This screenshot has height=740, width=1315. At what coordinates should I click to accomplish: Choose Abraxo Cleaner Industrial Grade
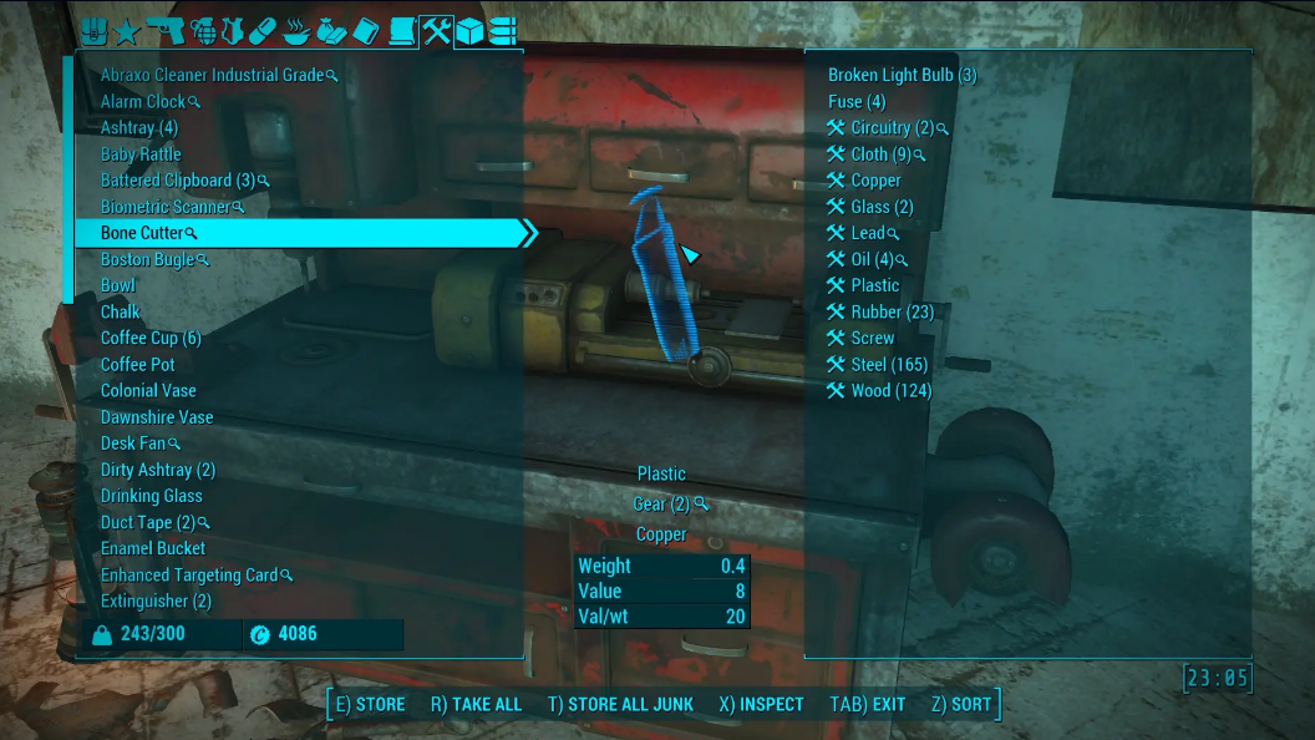click(x=212, y=75)
